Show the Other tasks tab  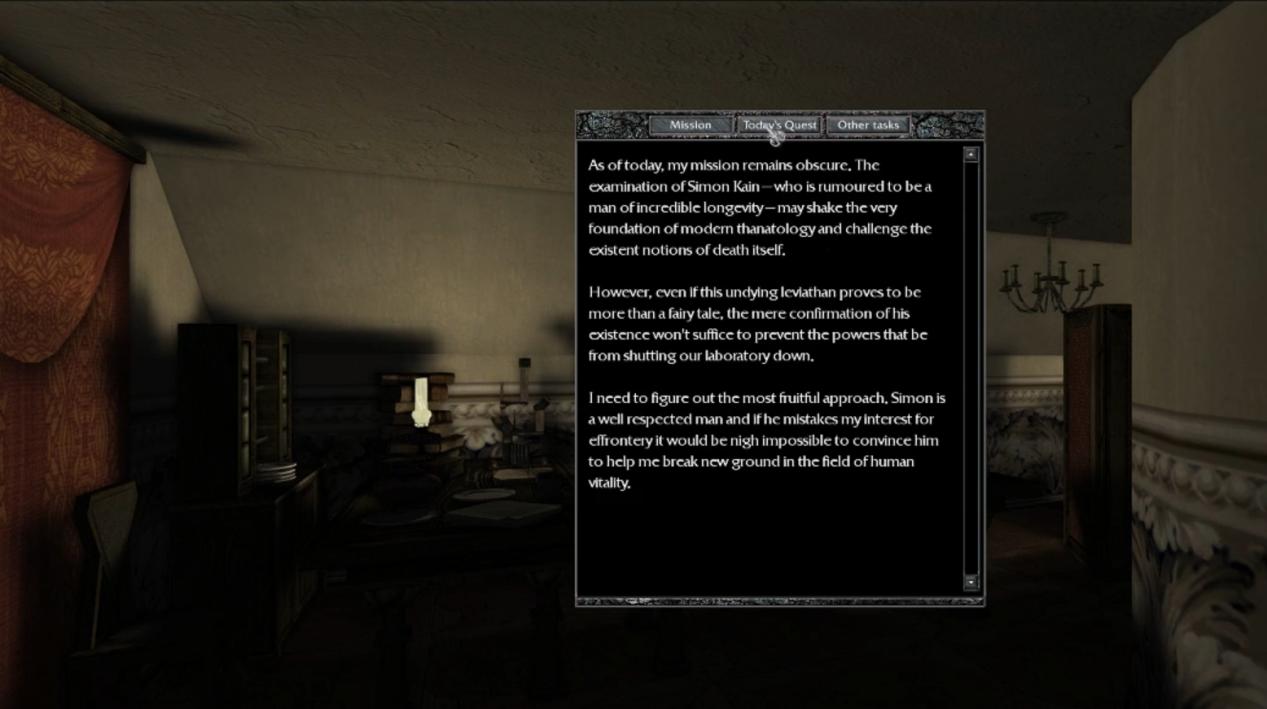point(868,125)
